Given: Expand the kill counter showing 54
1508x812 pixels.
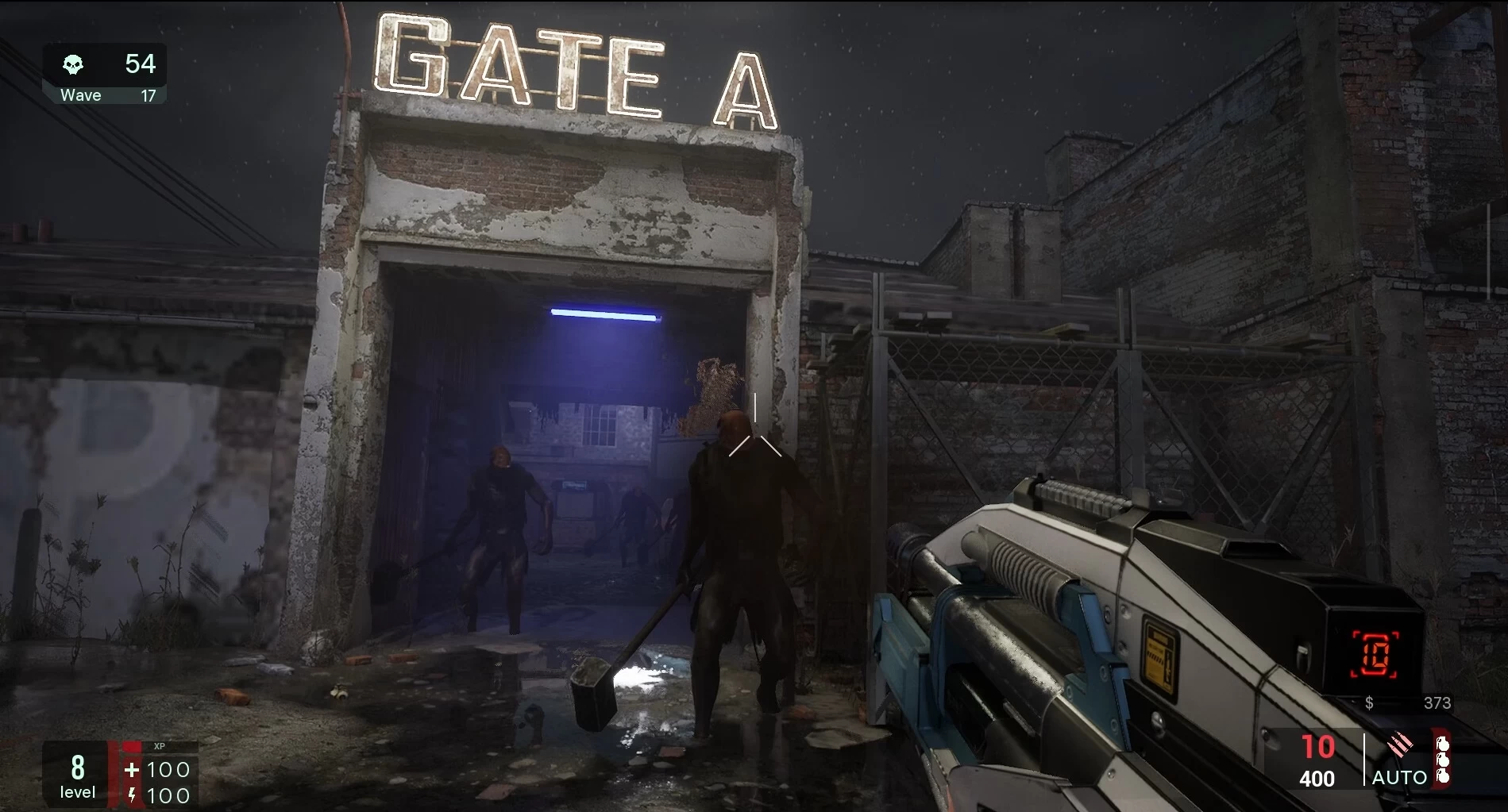Looking at the screenshot, I should coord(142,64).
